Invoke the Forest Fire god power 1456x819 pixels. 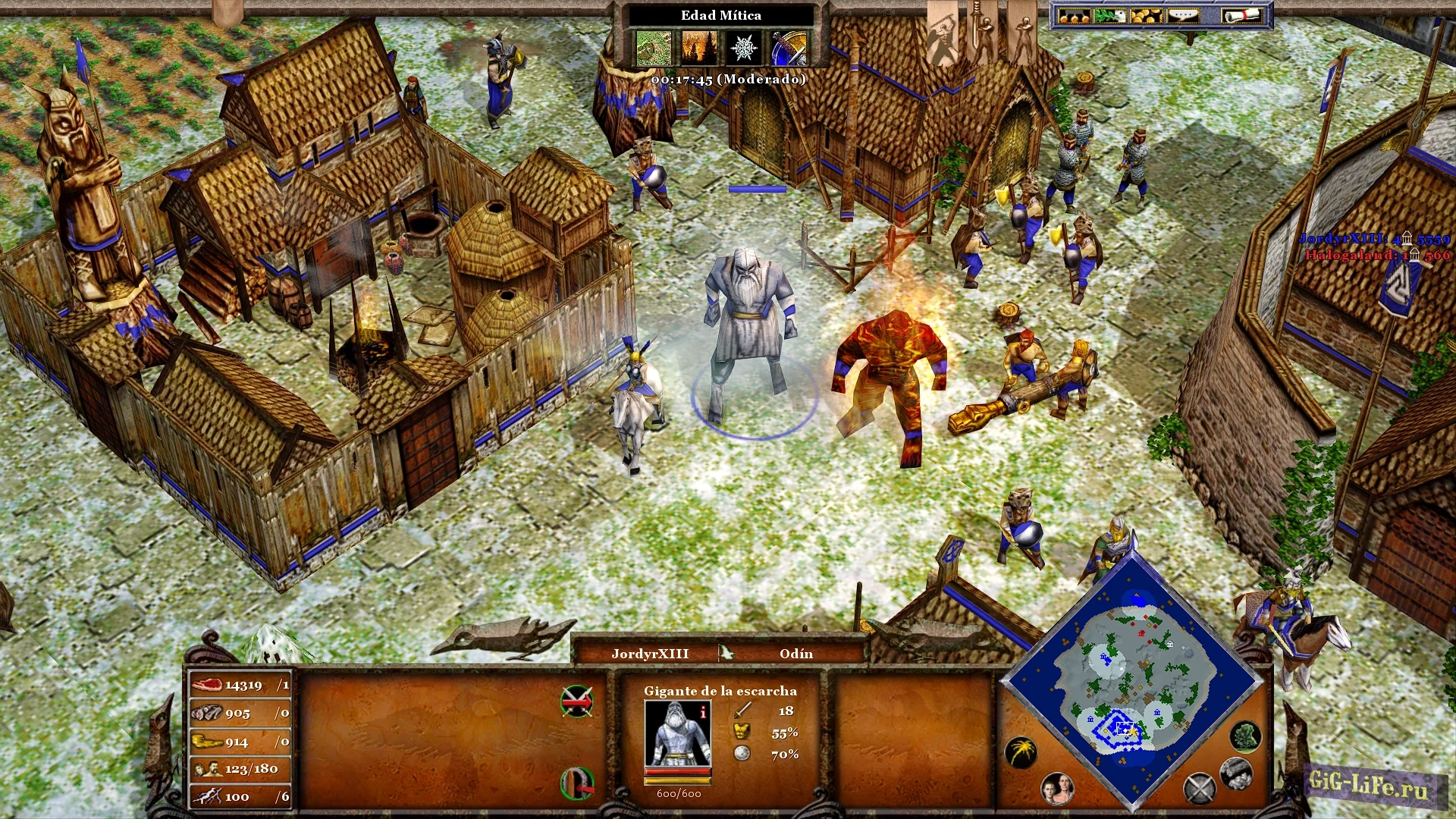pos(698,49)
